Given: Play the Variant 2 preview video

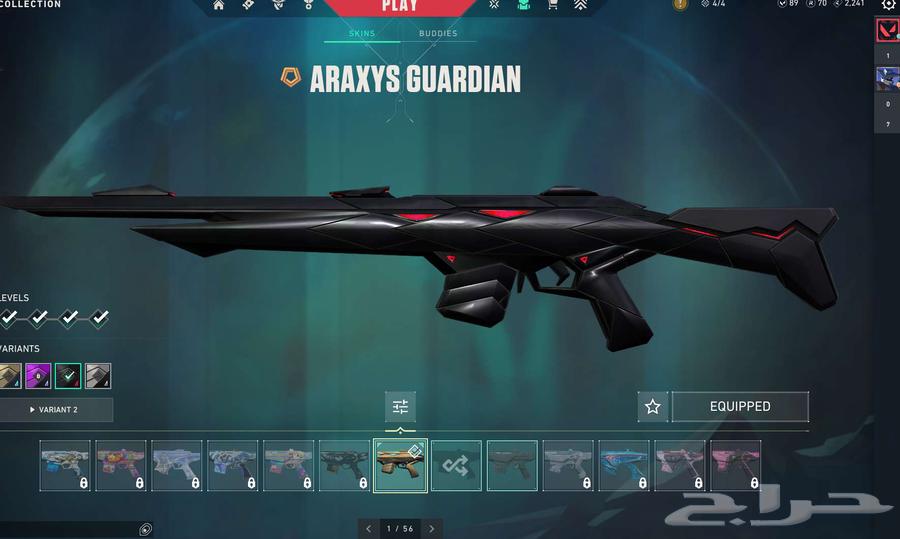Looking at the screenshot, I should point(56,410).
